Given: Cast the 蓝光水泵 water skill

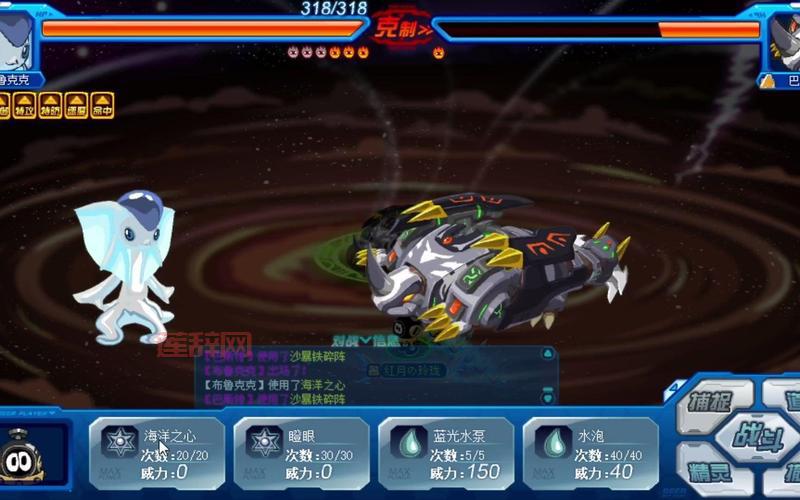Looking at the screenshot, I should pos(446,453).
